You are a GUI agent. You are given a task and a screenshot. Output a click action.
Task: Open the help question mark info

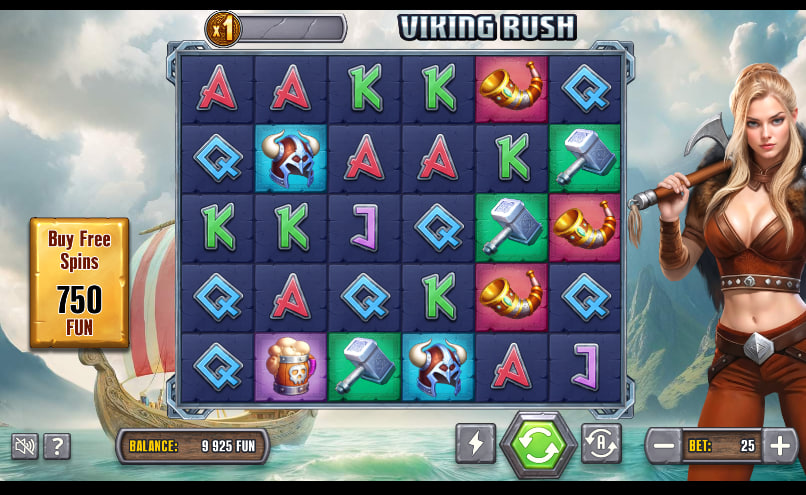57,446
